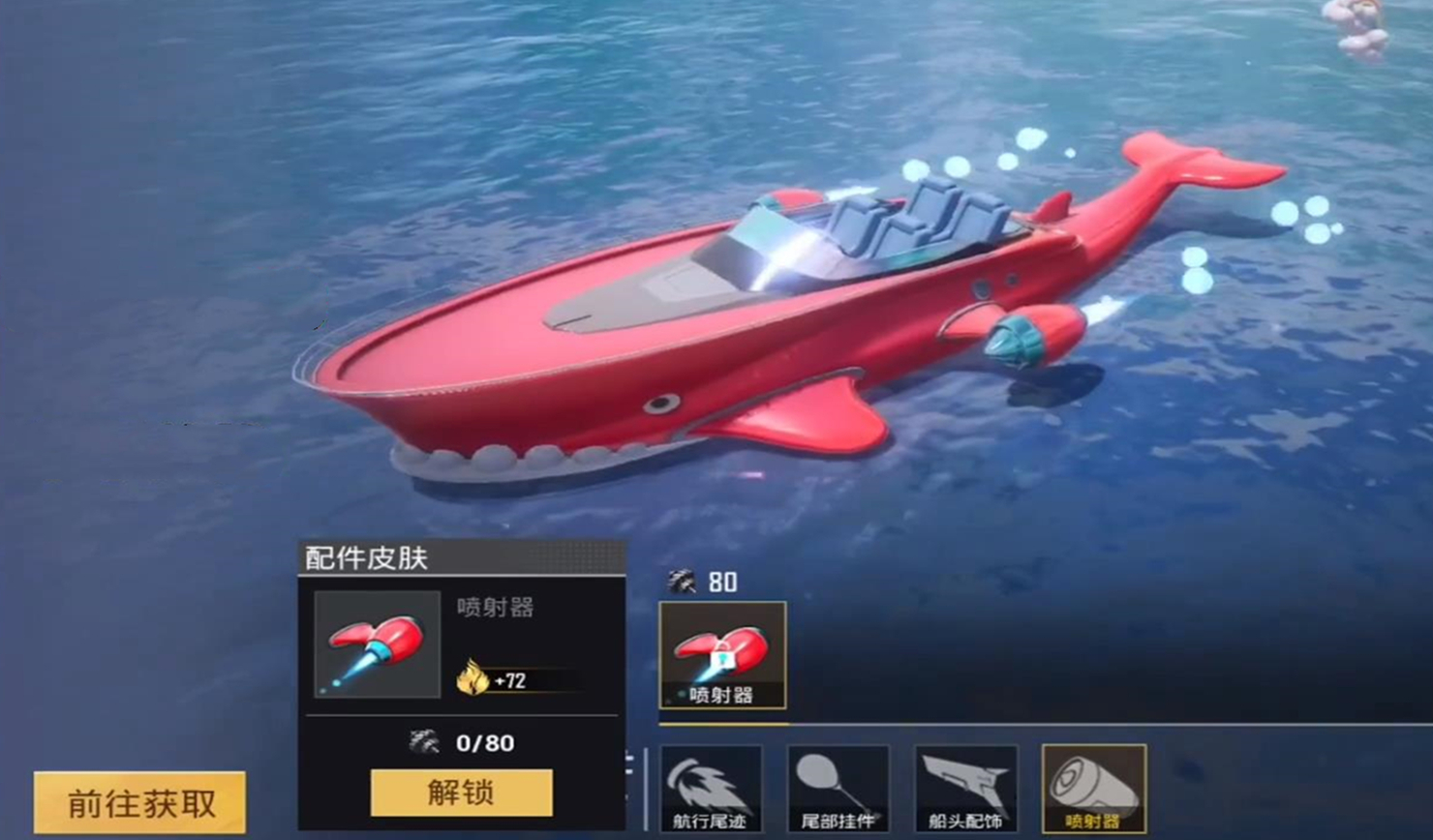Click the currency icon in the 0/80 cost row
1433x840 pixels.
click(x=426, y=743)
